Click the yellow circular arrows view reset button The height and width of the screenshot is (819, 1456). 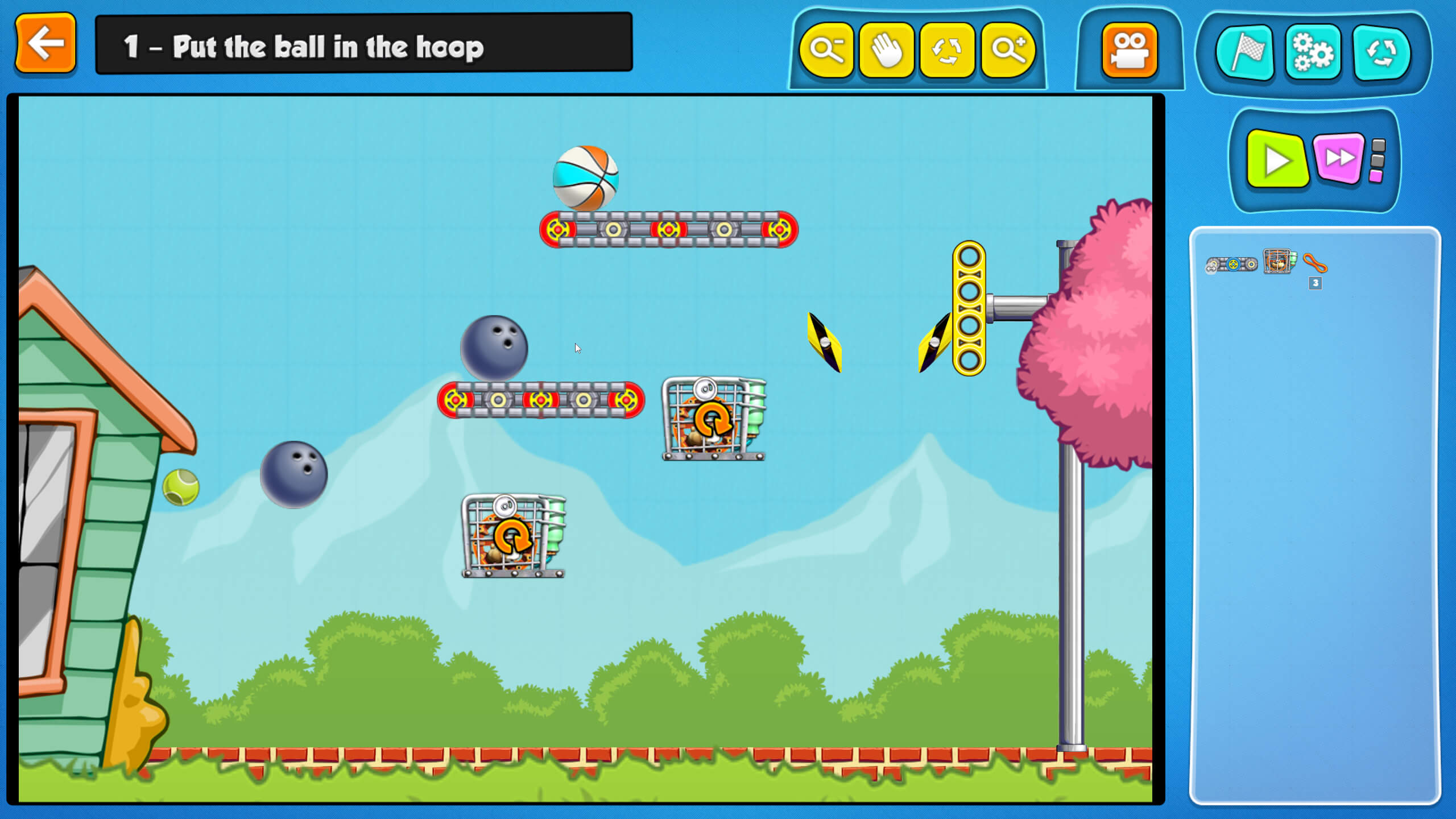coord(947,50)
